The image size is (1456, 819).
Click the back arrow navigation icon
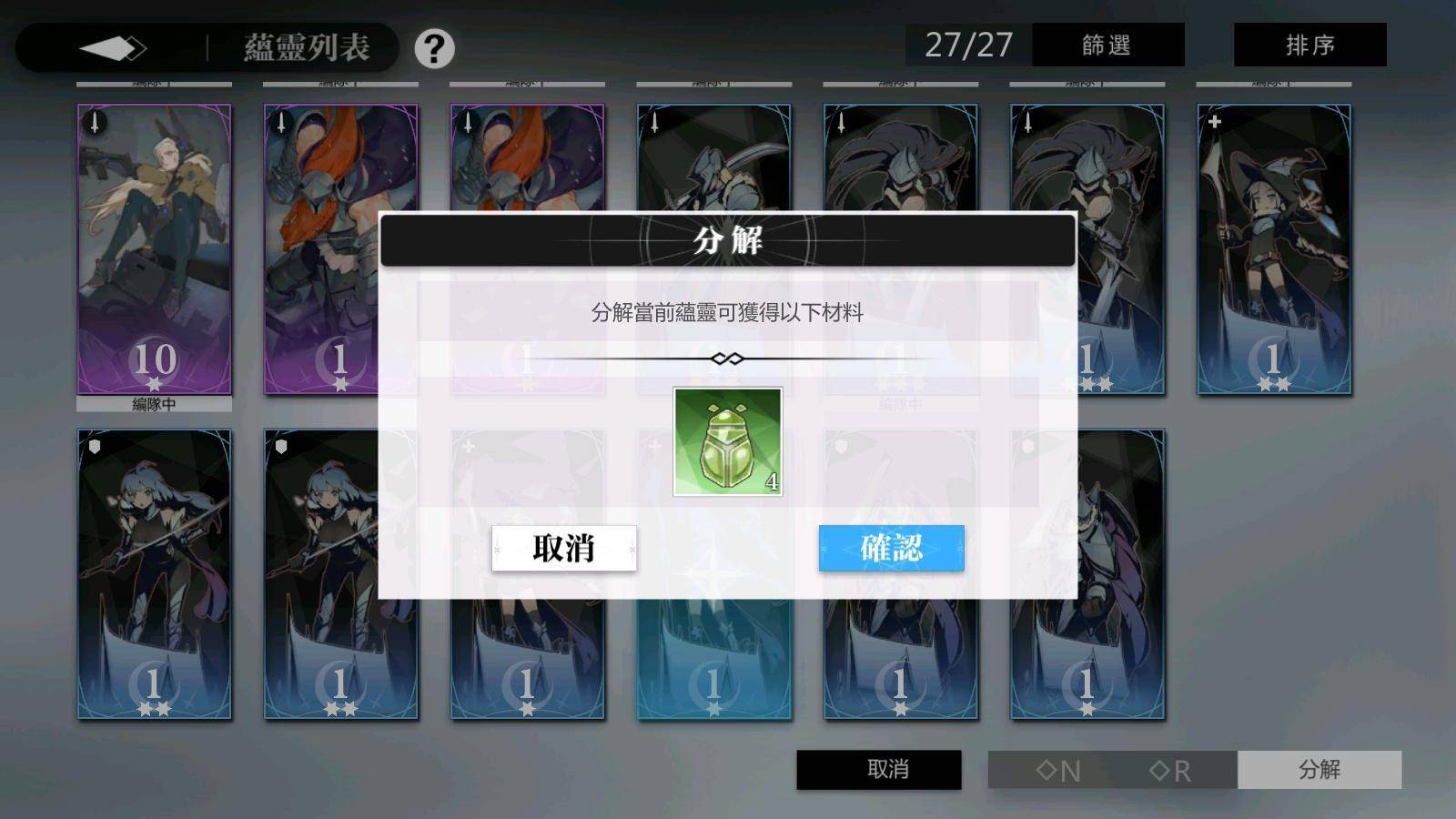[109, 47]
